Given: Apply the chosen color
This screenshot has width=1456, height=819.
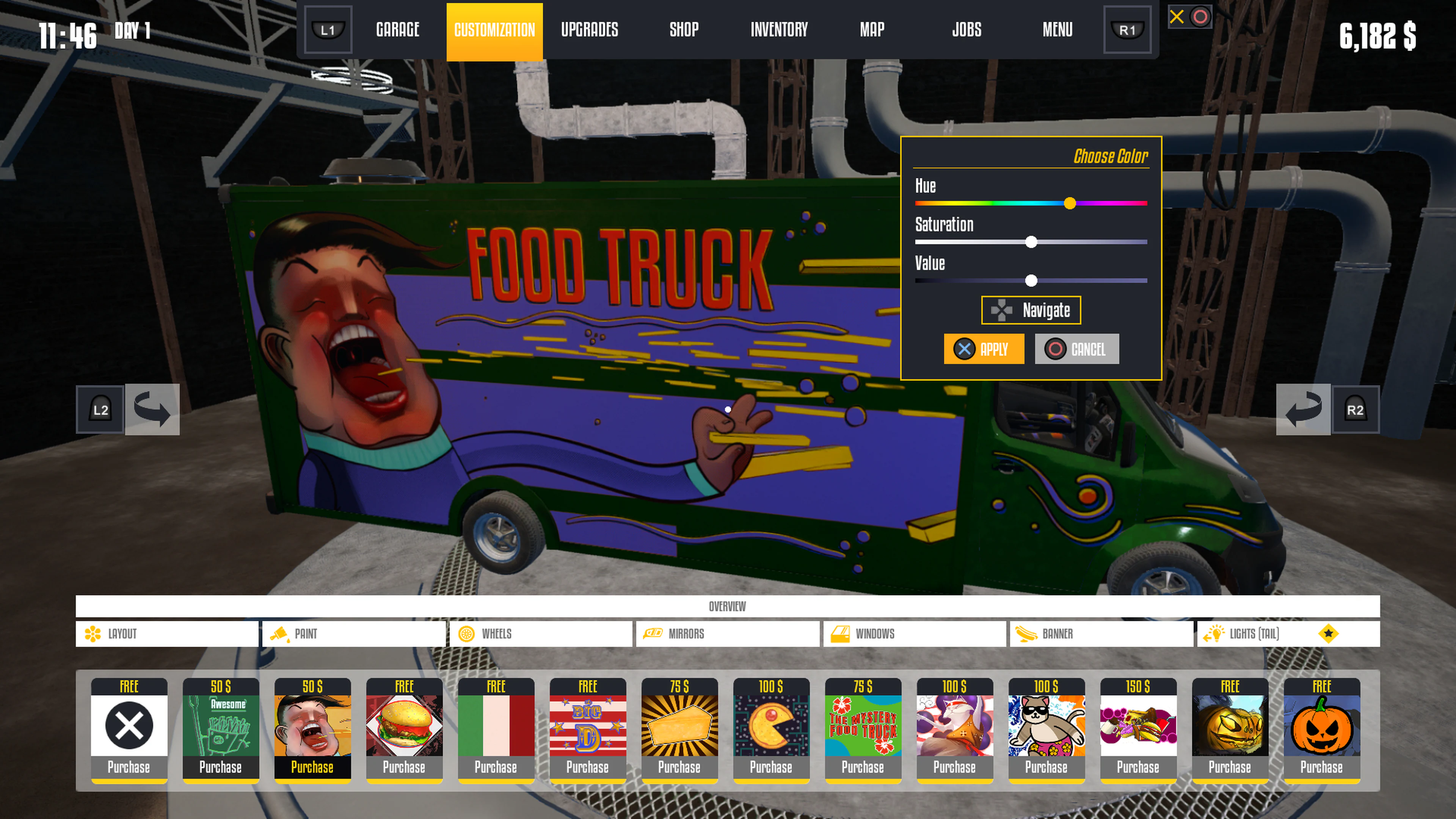Looking at the screenshot, I should pos(984,349).
